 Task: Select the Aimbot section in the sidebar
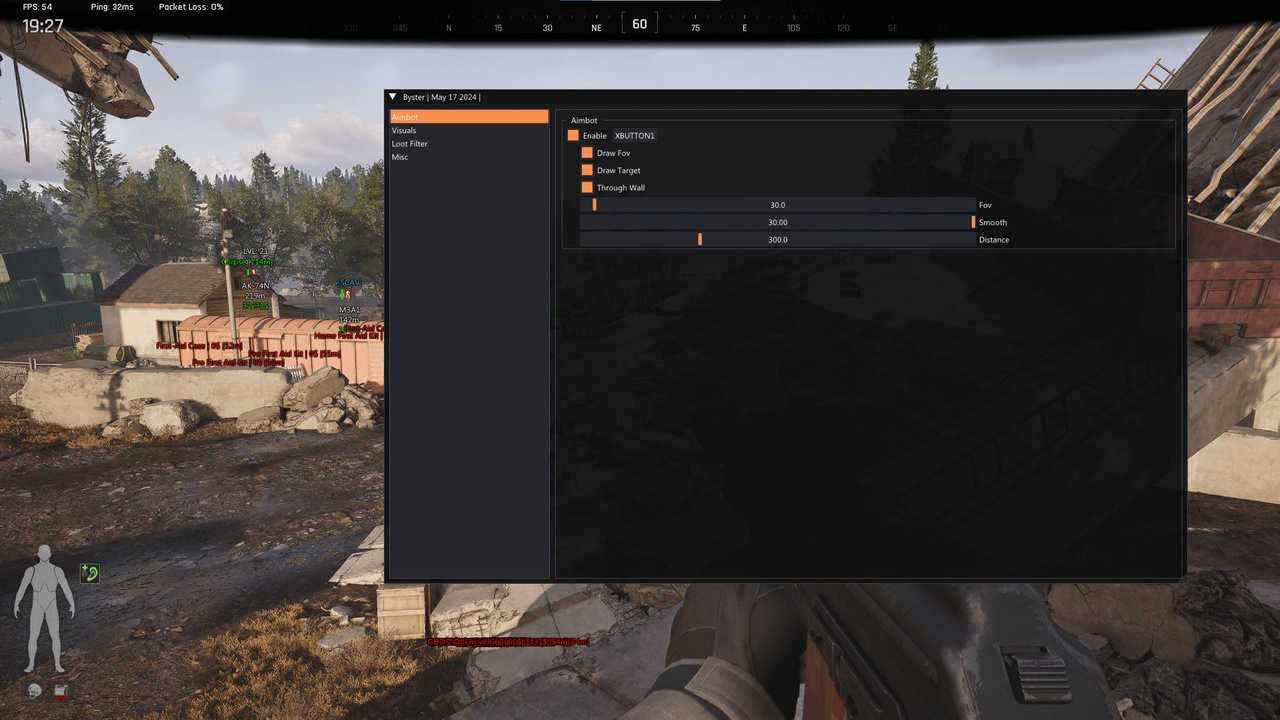click(x=468, y=117)
